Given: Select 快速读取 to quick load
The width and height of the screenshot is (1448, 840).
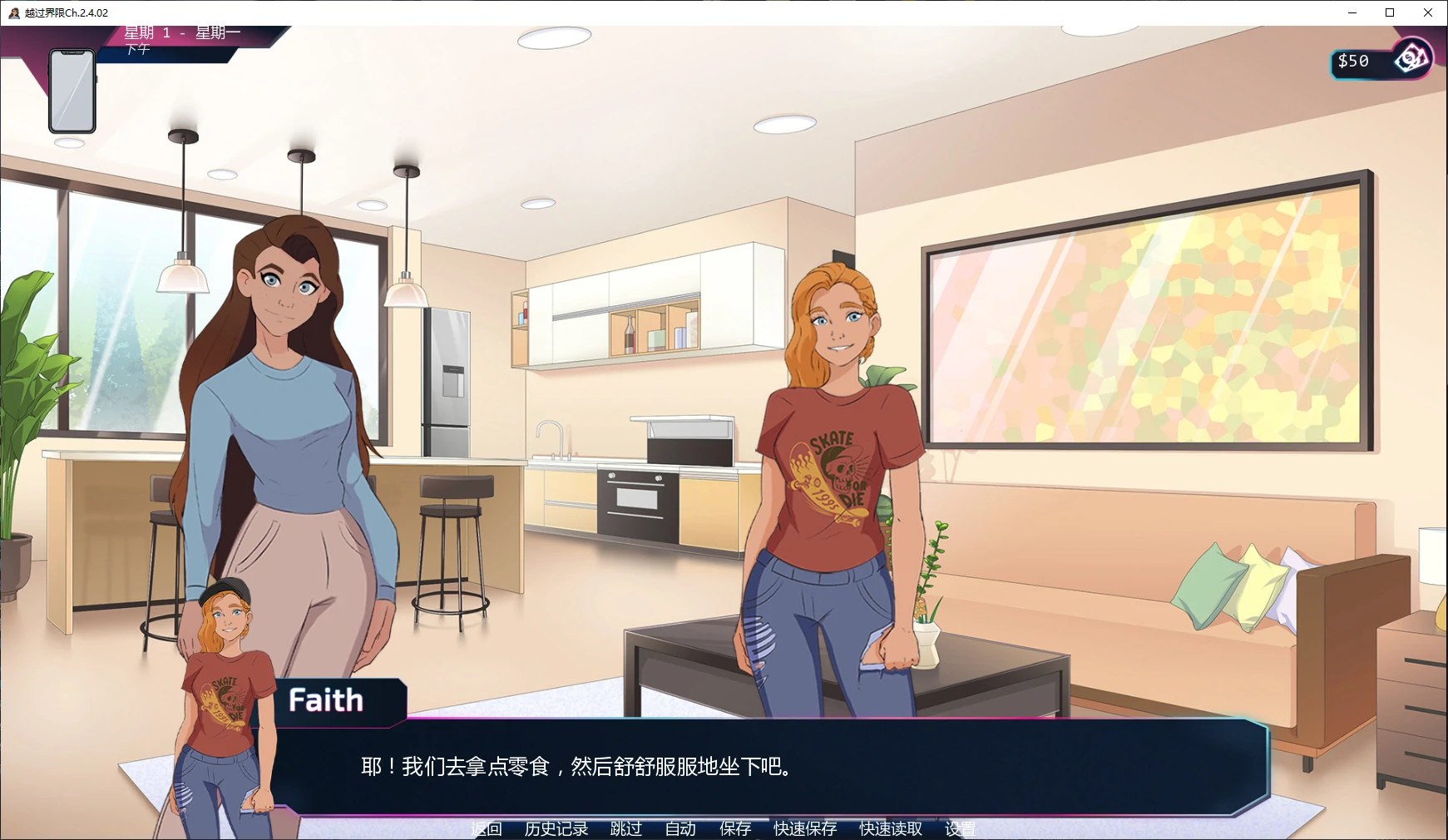Looking at the screenshot, I should 889,828.
